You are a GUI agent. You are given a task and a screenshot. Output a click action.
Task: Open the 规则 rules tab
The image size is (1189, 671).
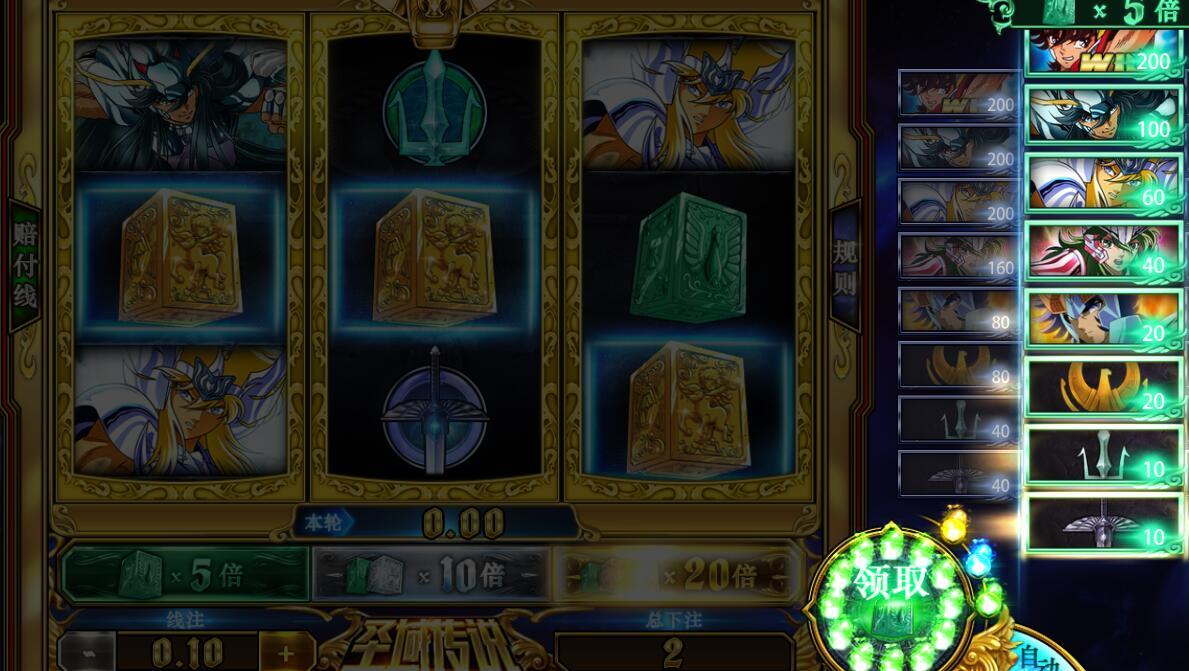click(845, 266)
